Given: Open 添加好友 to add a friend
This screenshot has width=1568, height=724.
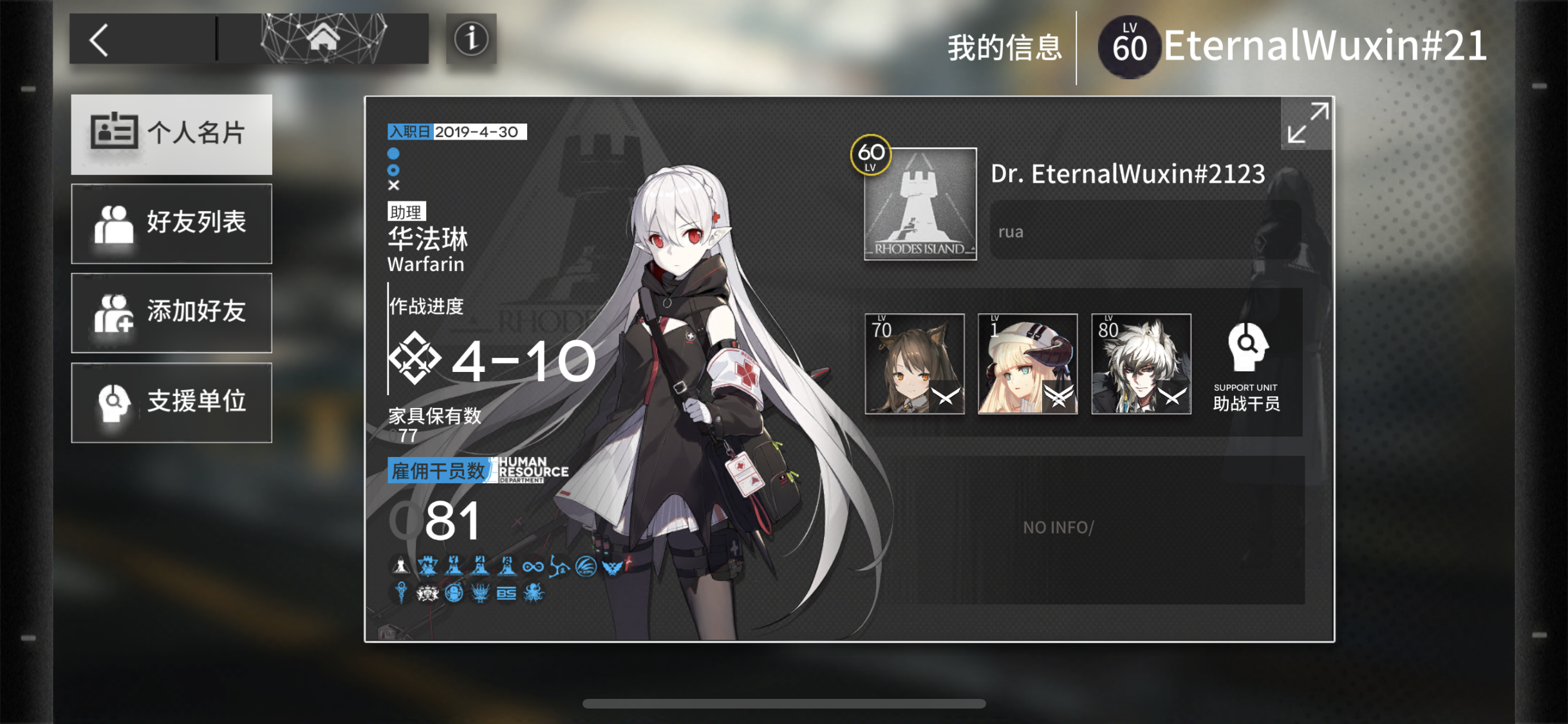Looking at the screenshot, I should coord(172,313).
